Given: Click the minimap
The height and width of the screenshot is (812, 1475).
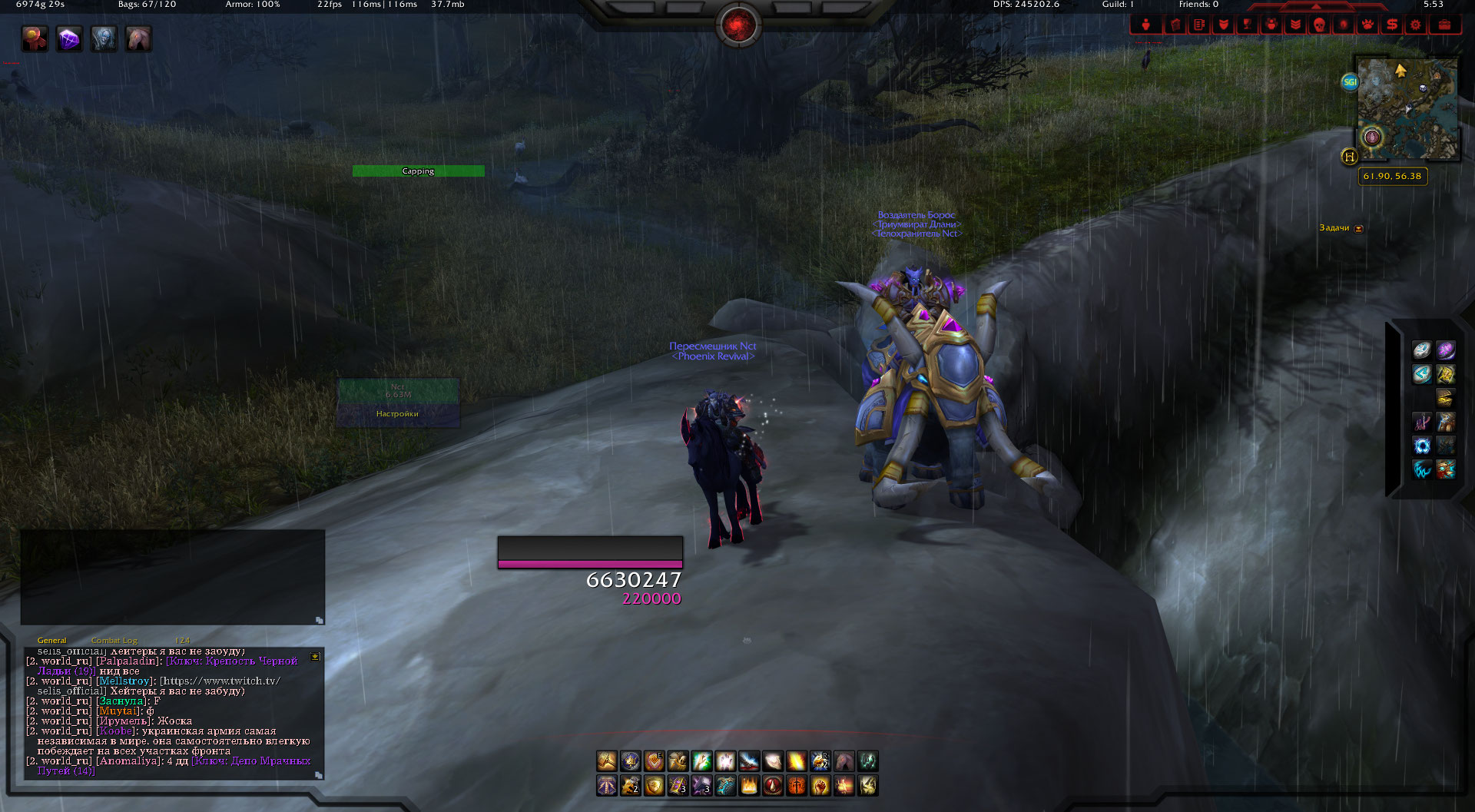Looking at the screenshot, I should tap(1407, 108).
